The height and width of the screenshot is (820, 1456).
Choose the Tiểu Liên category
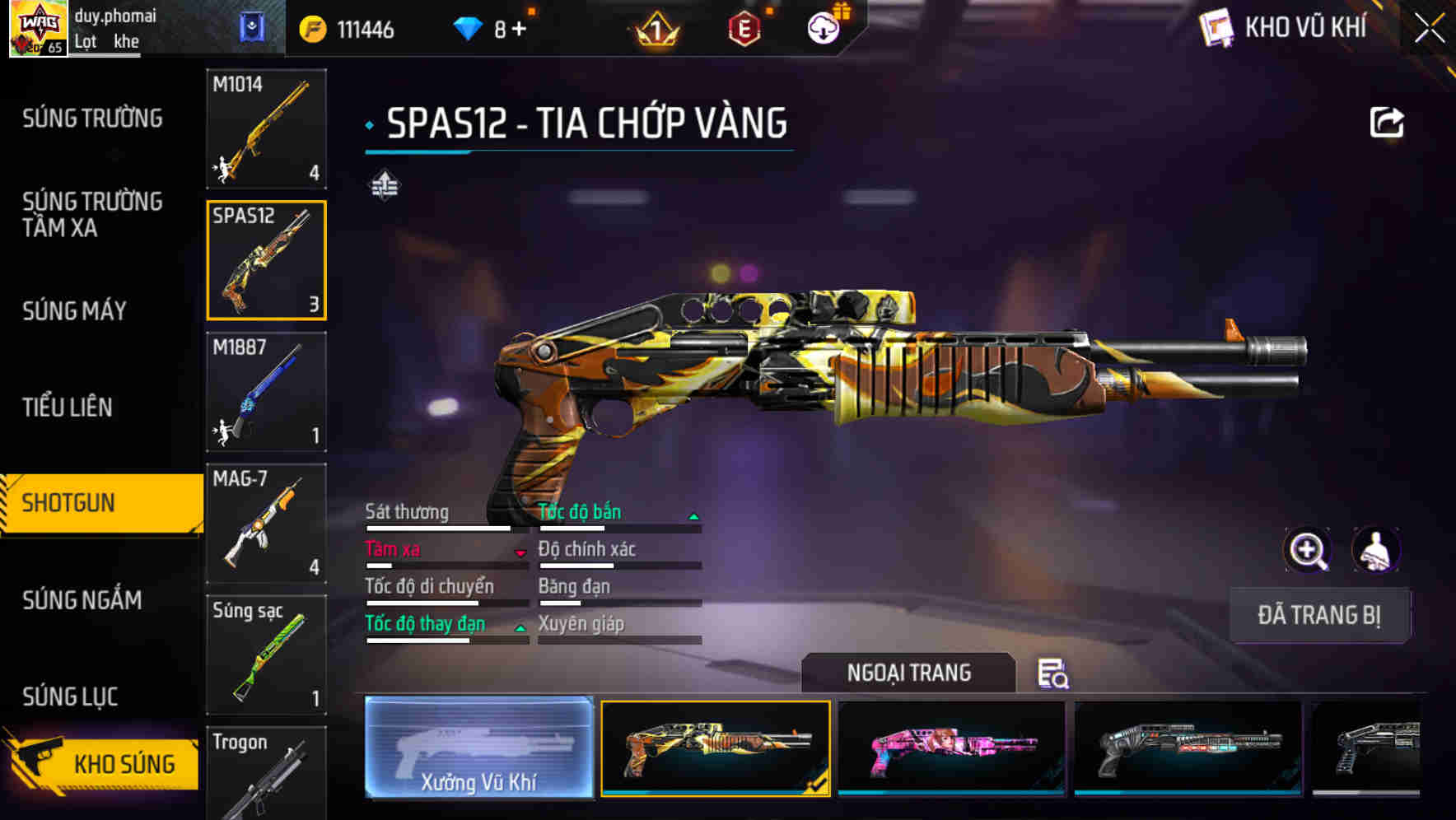tap(68, 408)
